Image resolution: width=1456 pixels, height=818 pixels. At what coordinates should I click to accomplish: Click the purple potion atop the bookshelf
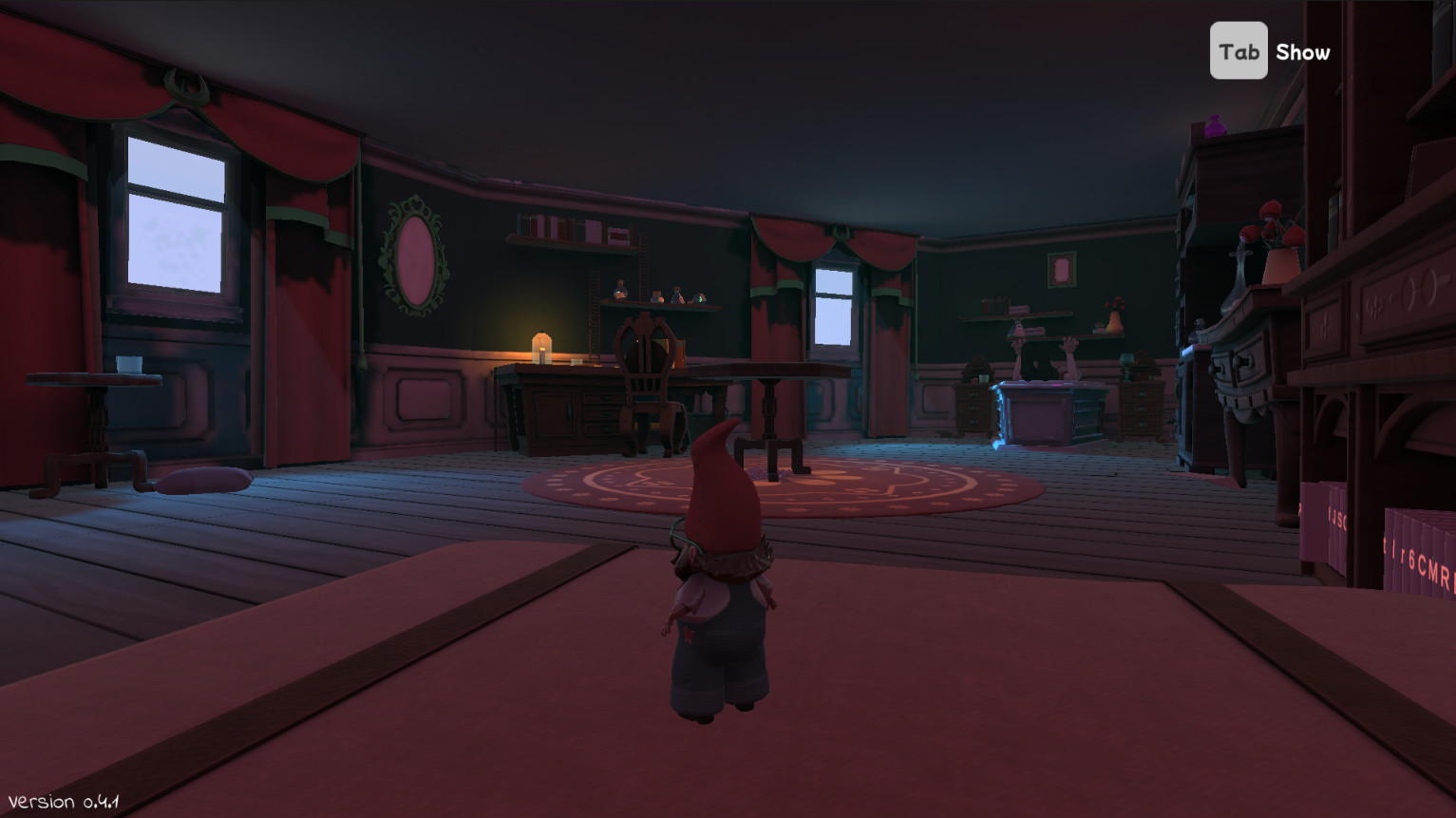coord(1215,126)
